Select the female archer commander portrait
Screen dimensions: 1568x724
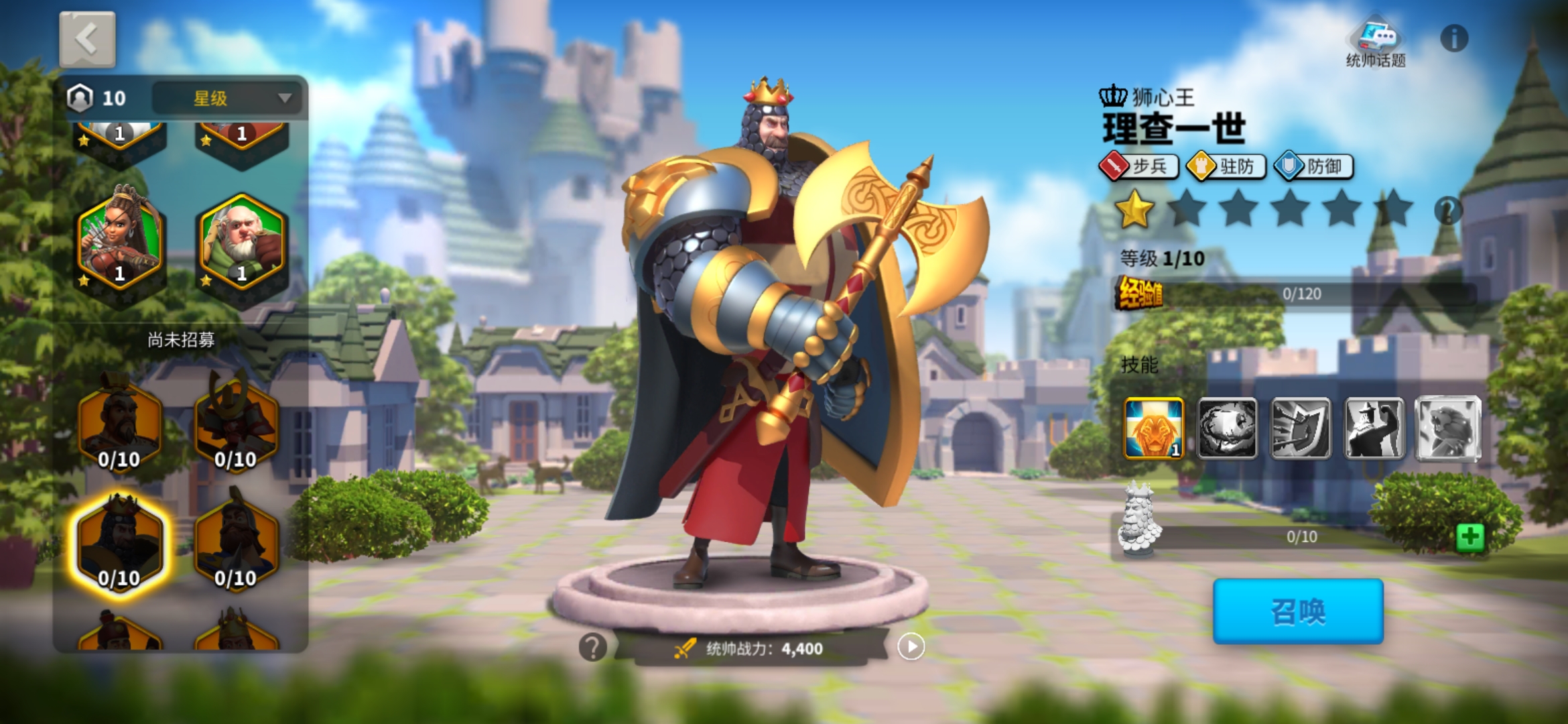click(120, 241)
